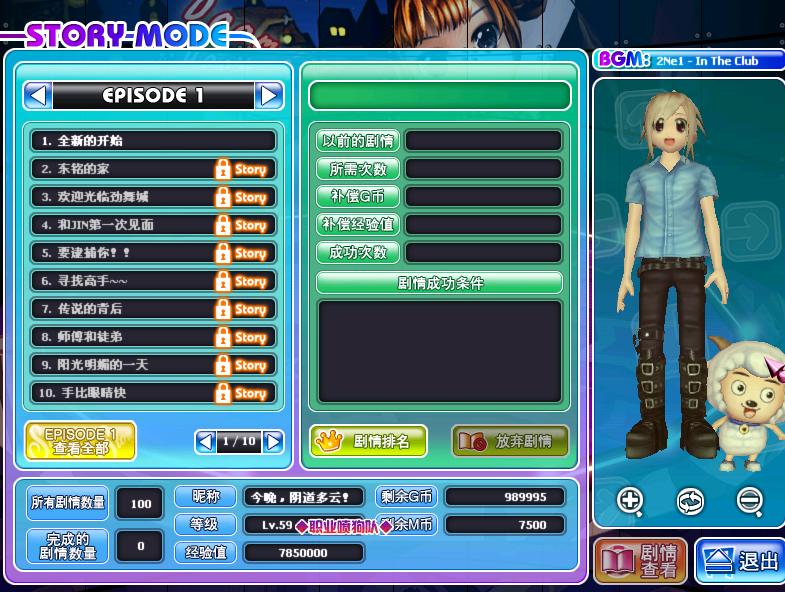Zoom in on the character preview
The image size is (785, 592).
[x=630, y=499]
